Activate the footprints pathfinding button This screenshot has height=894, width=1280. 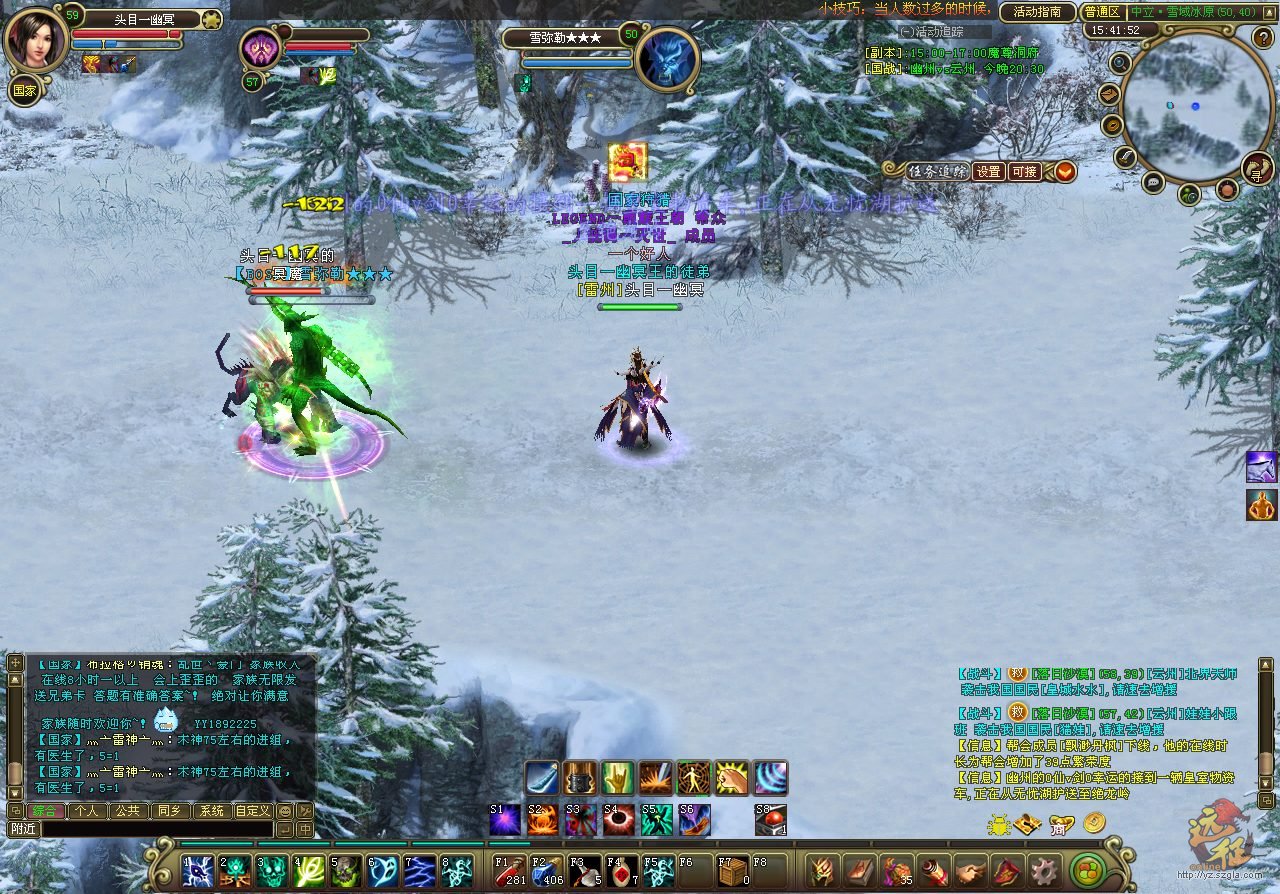click(1257, 168)
